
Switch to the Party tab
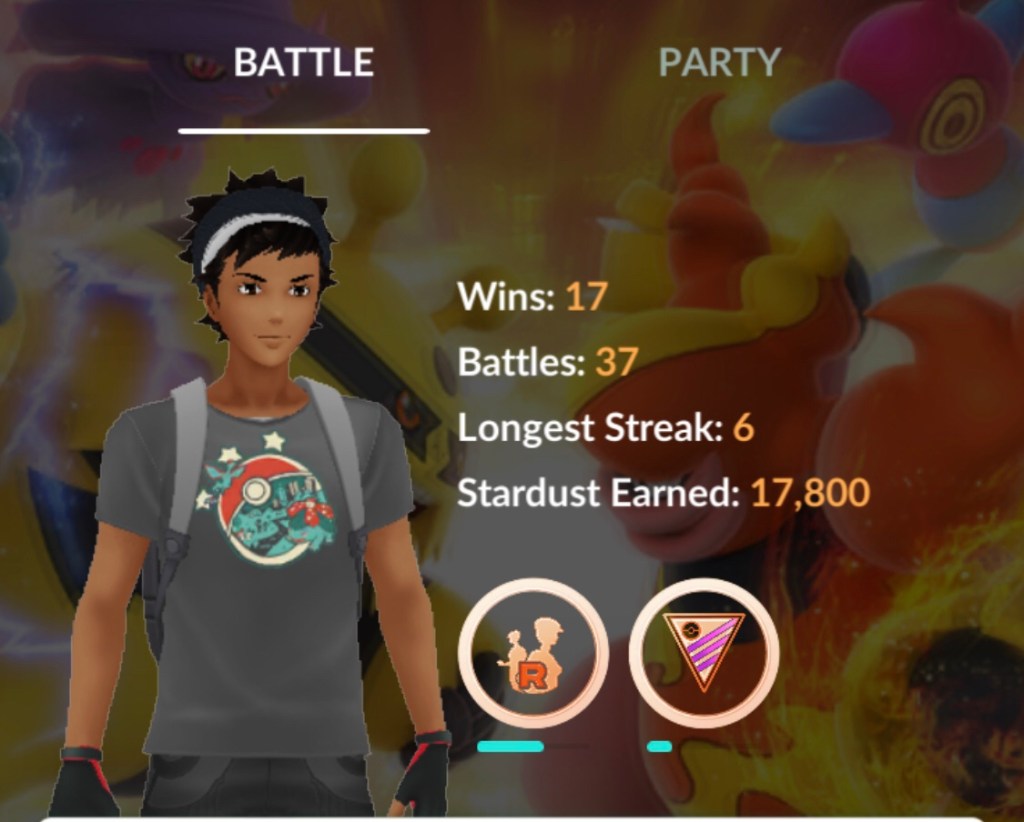click(718, 63)
